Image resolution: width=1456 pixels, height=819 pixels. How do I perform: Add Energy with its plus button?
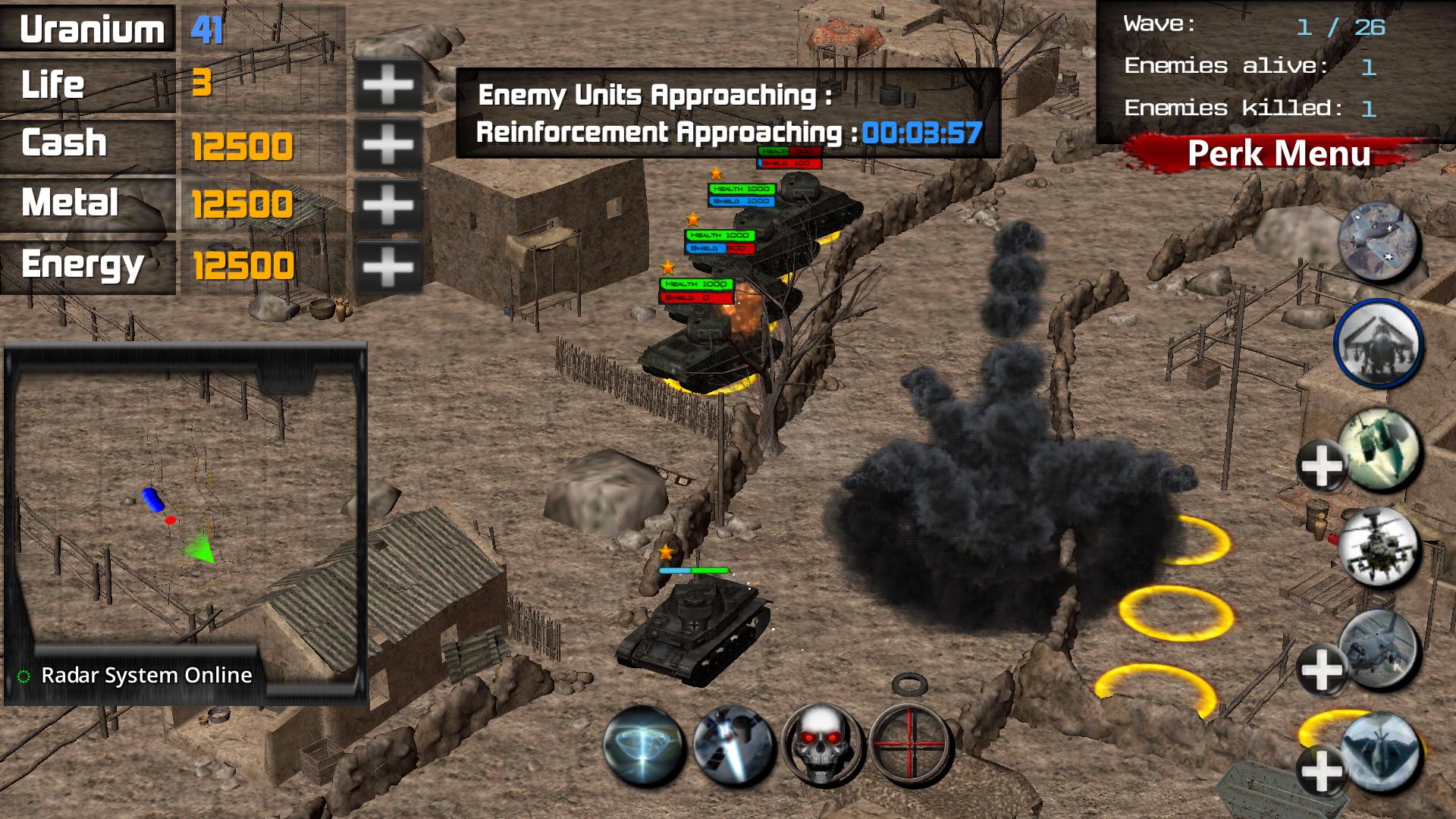(x=388, y=266)
